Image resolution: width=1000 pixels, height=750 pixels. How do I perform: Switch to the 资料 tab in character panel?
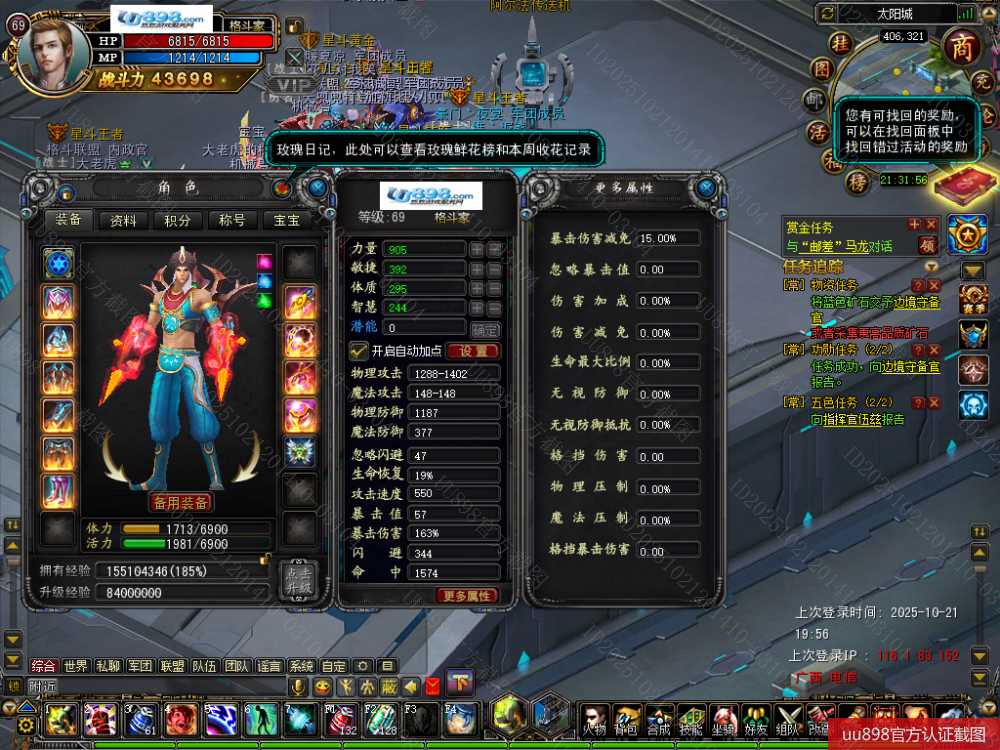[124, 220]
